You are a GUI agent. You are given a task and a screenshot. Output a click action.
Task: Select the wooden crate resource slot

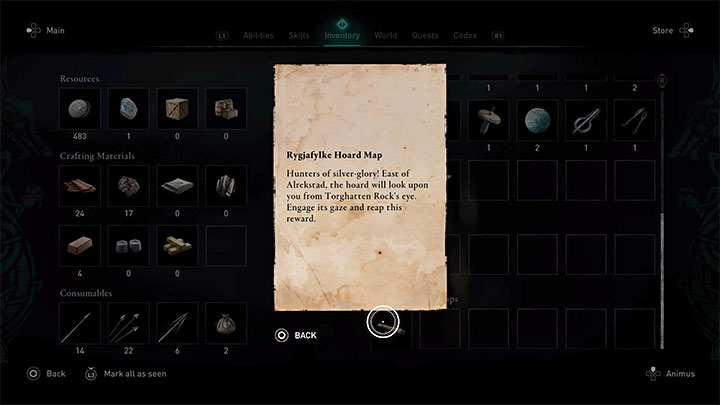pos(176,109)
